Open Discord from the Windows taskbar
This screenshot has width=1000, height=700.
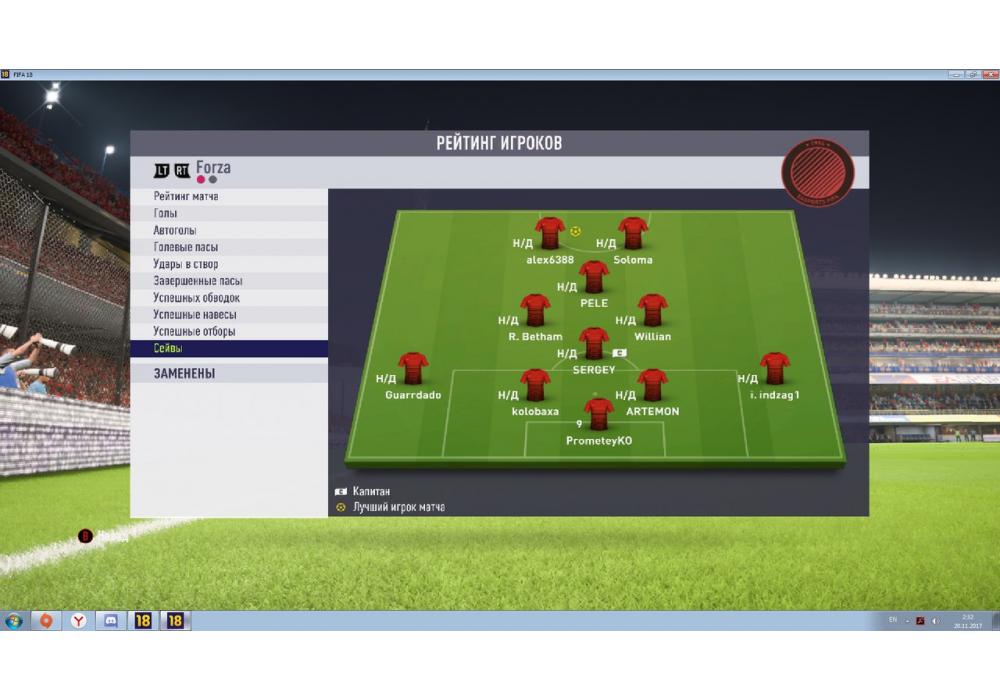coord(111,621)
